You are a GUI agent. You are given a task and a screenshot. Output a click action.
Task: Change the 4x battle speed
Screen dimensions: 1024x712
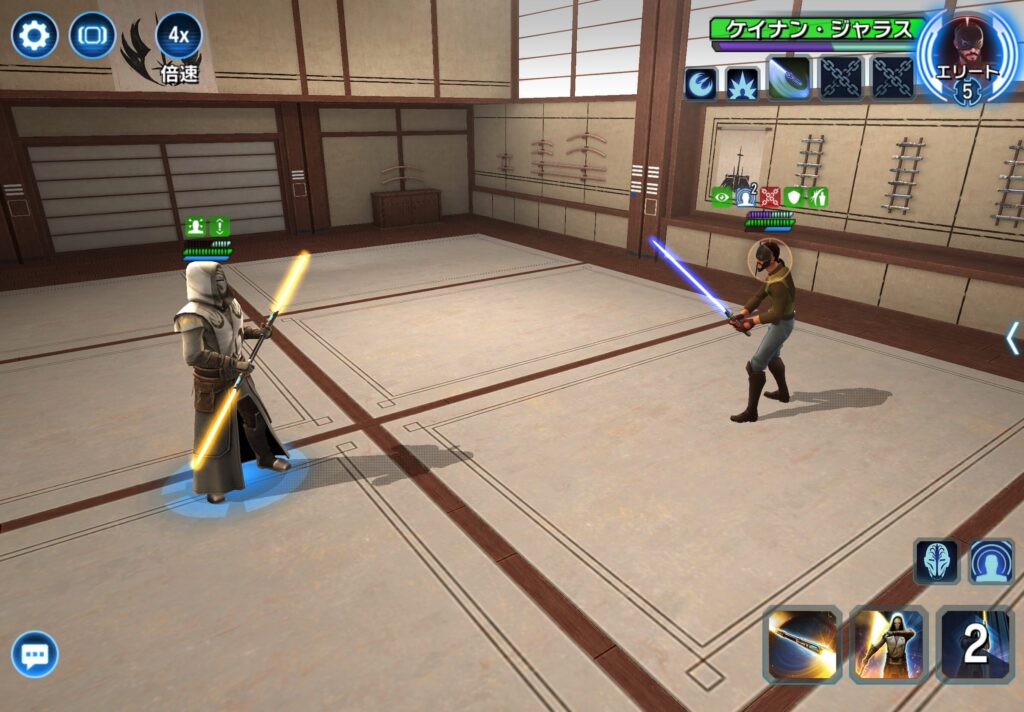(179, 37)
